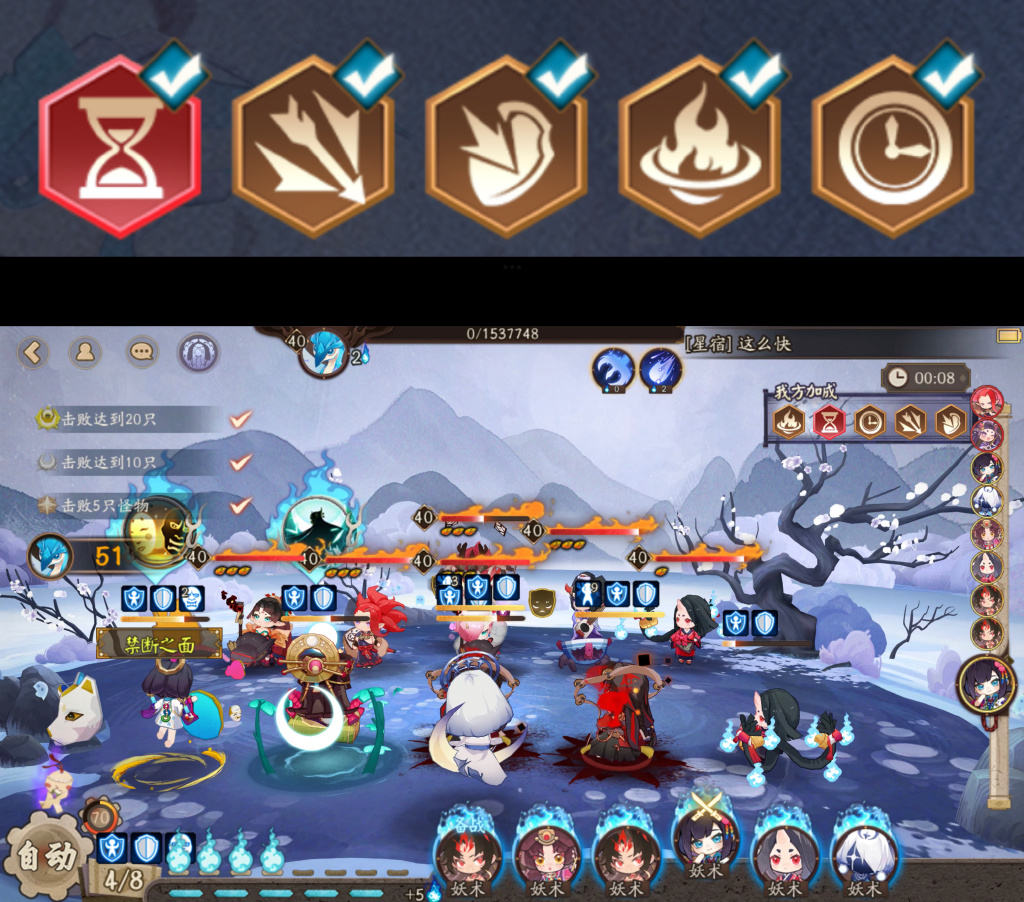The image size is (1024, 902).
Task: Toggle the 自动 auto-battle gear button
Action: tap(42, 858)
